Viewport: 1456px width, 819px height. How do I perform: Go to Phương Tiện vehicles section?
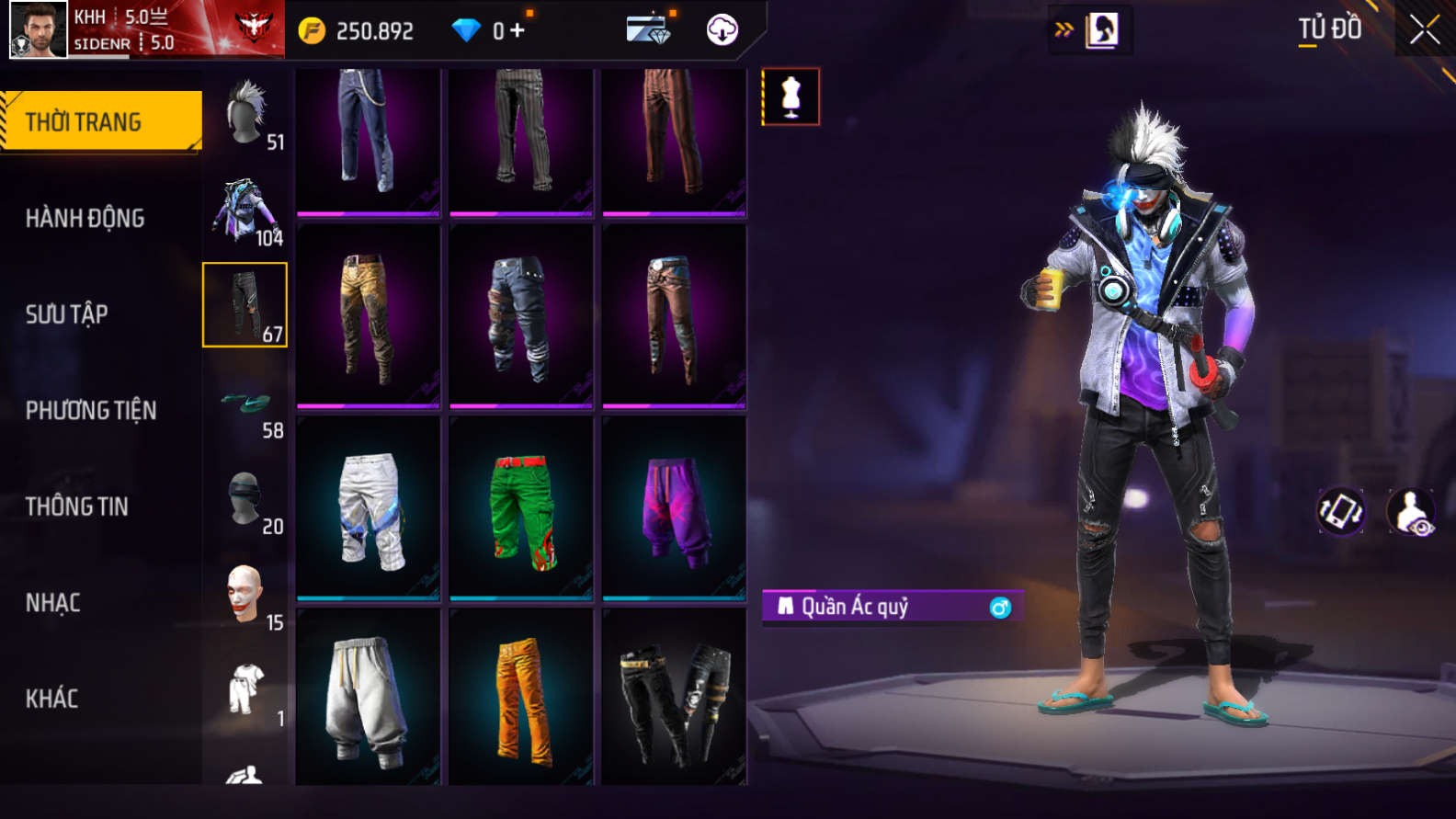[90, 410]
